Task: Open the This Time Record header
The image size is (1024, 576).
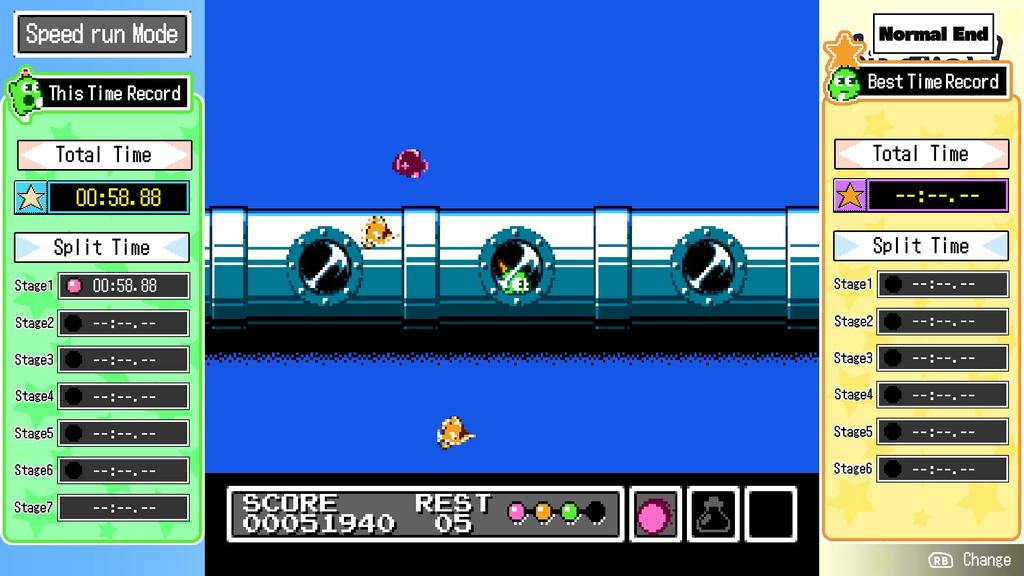Action: (x=114, y=94)
